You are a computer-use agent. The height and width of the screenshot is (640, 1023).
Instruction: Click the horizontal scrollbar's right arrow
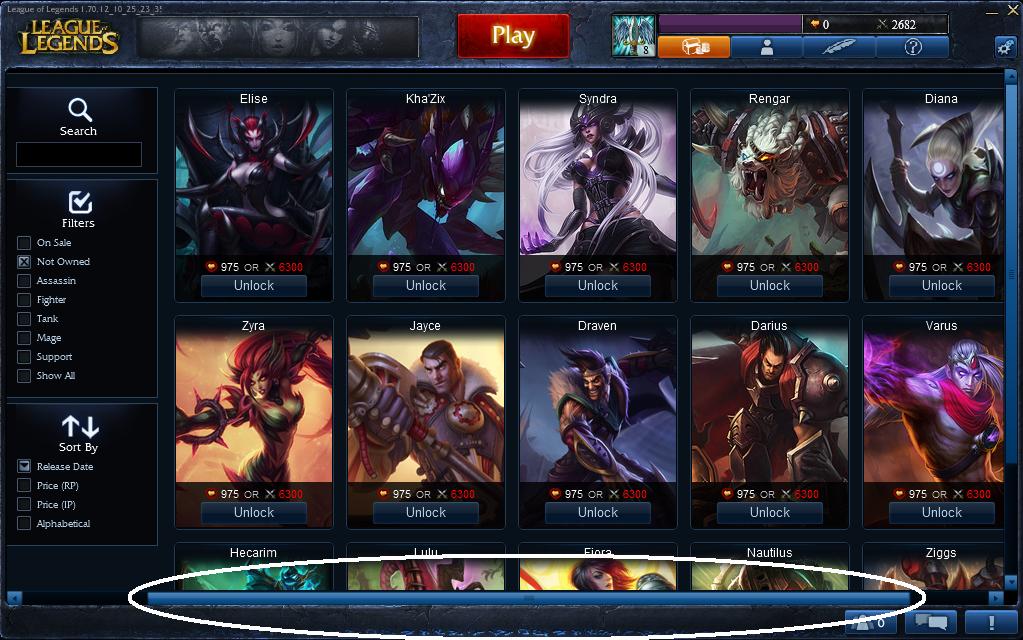coord(995,598)
